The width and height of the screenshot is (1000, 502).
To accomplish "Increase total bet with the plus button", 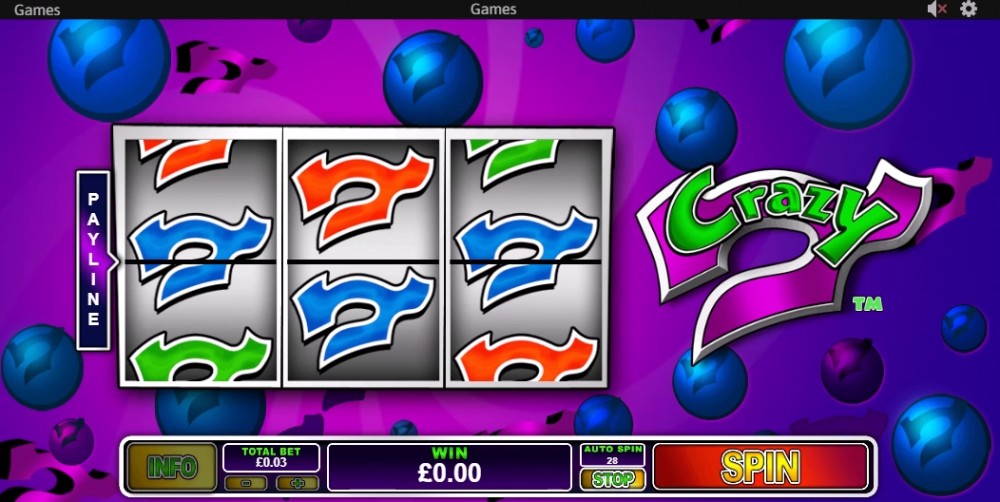I will click(296, 483).
